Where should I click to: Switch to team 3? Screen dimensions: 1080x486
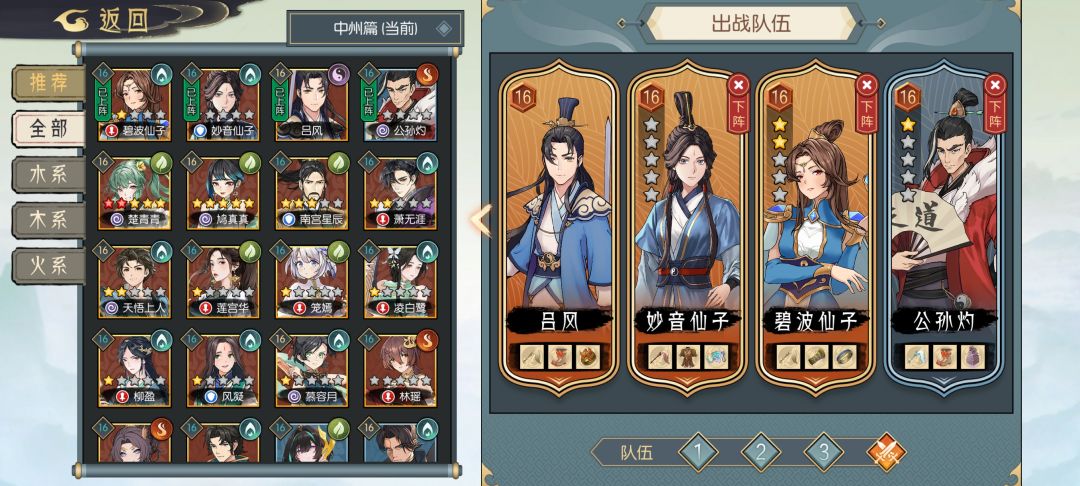pos(824,453)
